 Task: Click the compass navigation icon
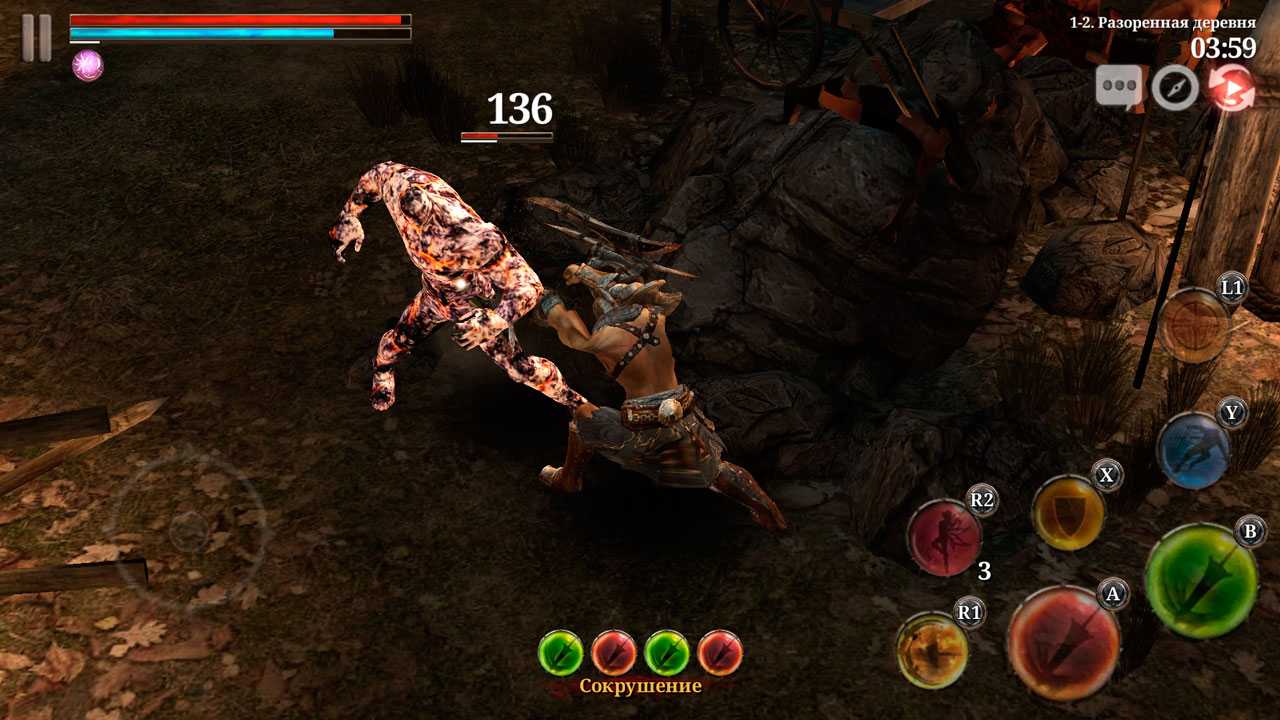1175,89
